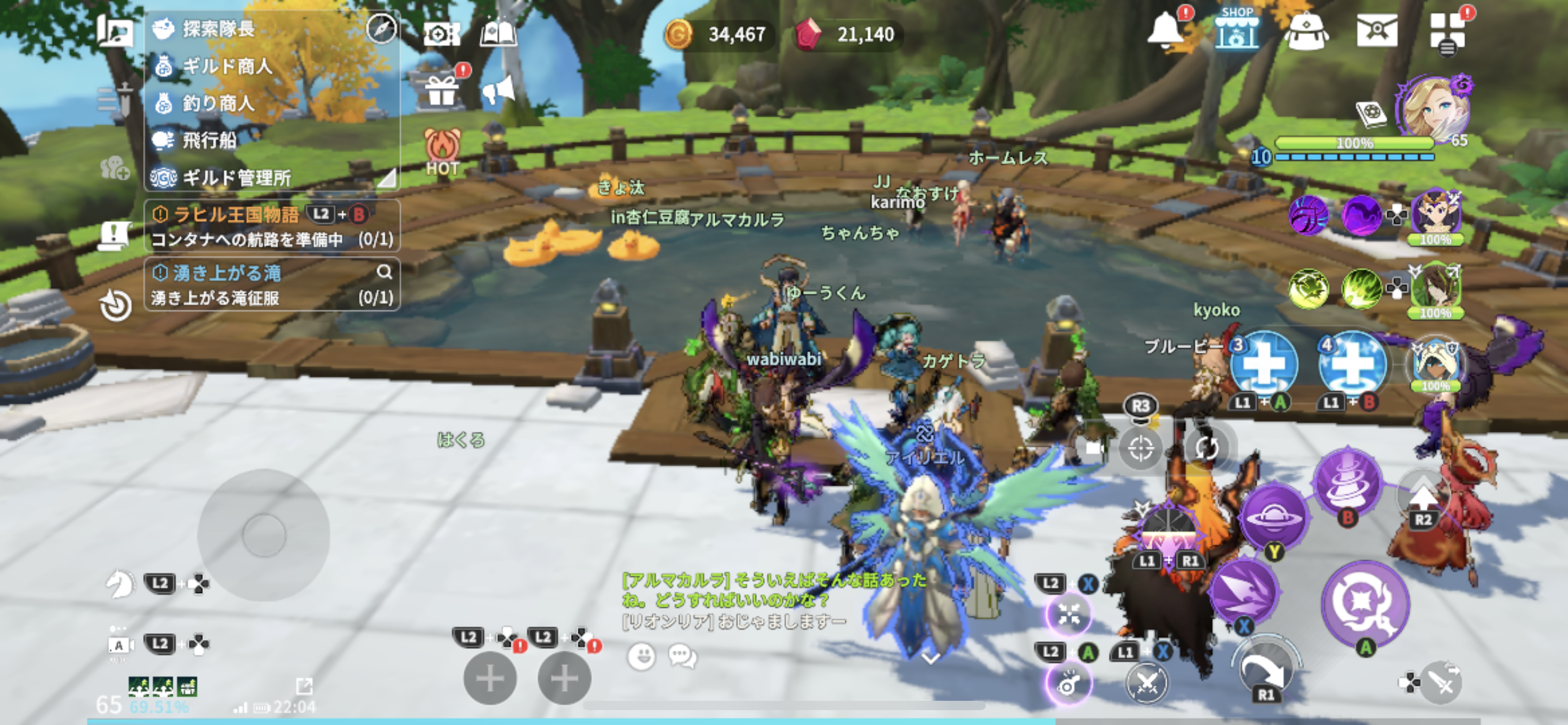This screenshot has width=1568, height=725.
Task: Select the 探索隊長 NPC entry
Action: (x=218, y=29)
